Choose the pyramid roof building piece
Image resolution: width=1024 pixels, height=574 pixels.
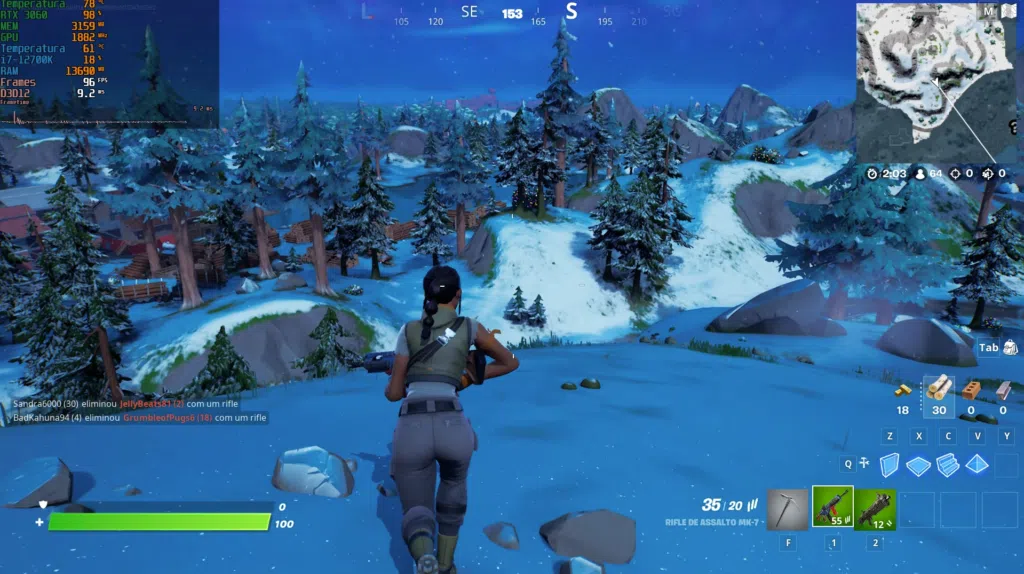[977, 464]
